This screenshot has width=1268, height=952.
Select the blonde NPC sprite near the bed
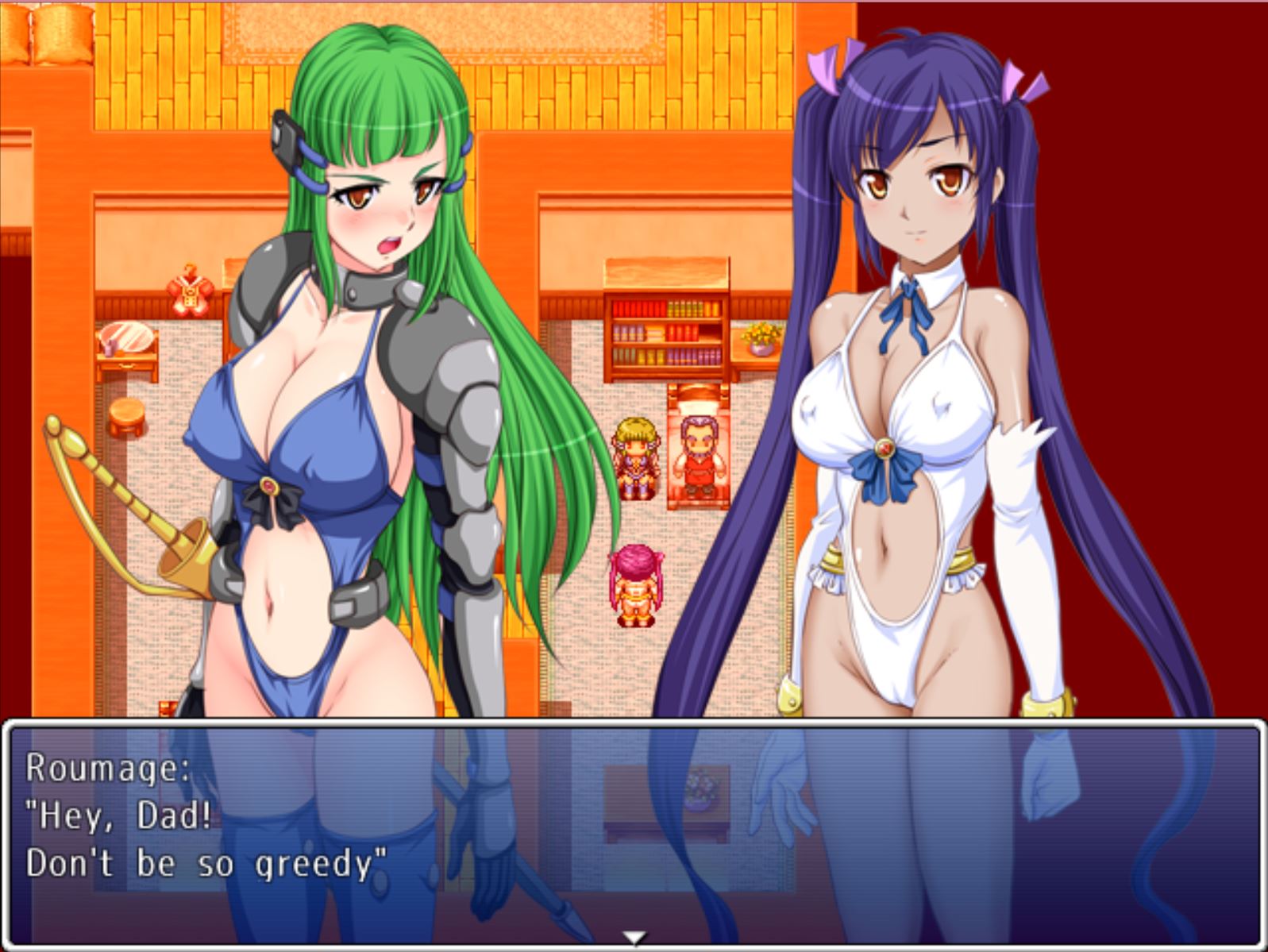(x=635, y=457)
